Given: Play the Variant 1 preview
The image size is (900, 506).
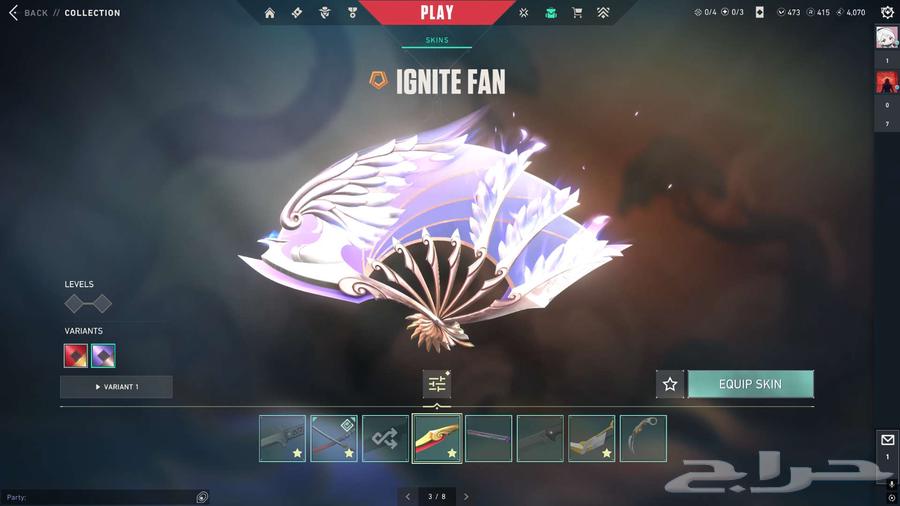Looking at the screenshot, I should (116, 387).
